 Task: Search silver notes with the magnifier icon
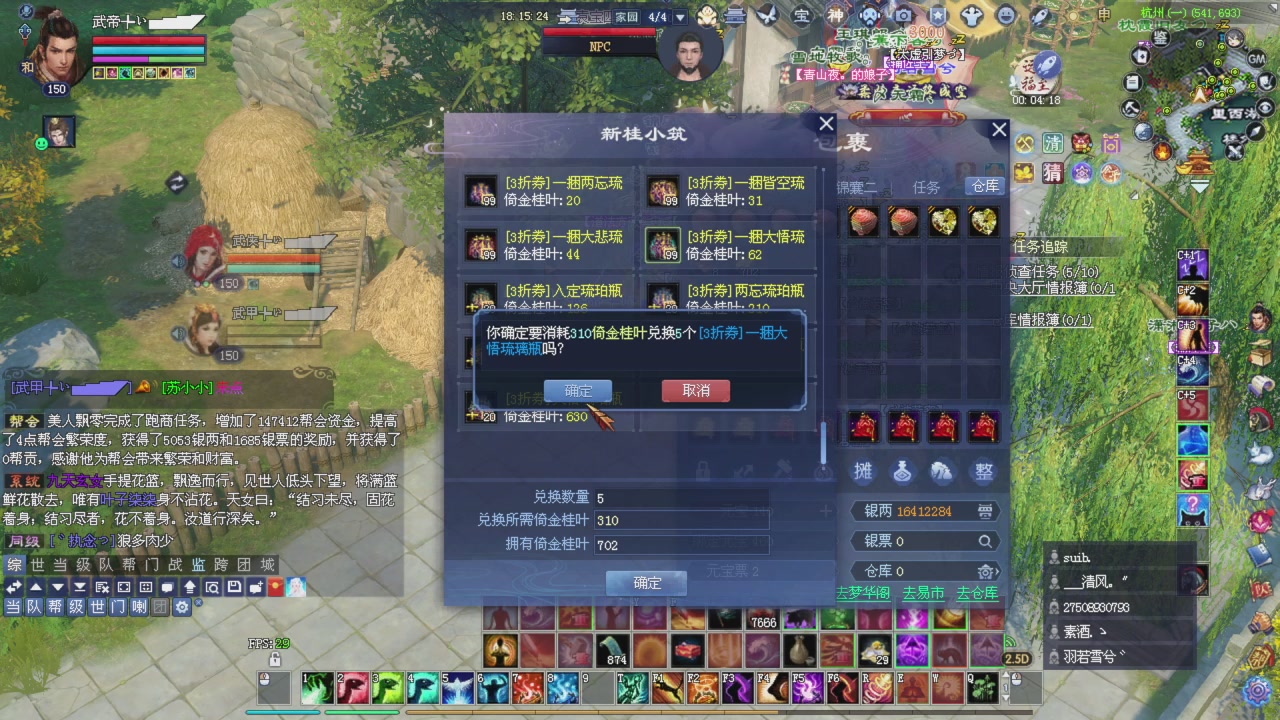(x=985, y=541)
